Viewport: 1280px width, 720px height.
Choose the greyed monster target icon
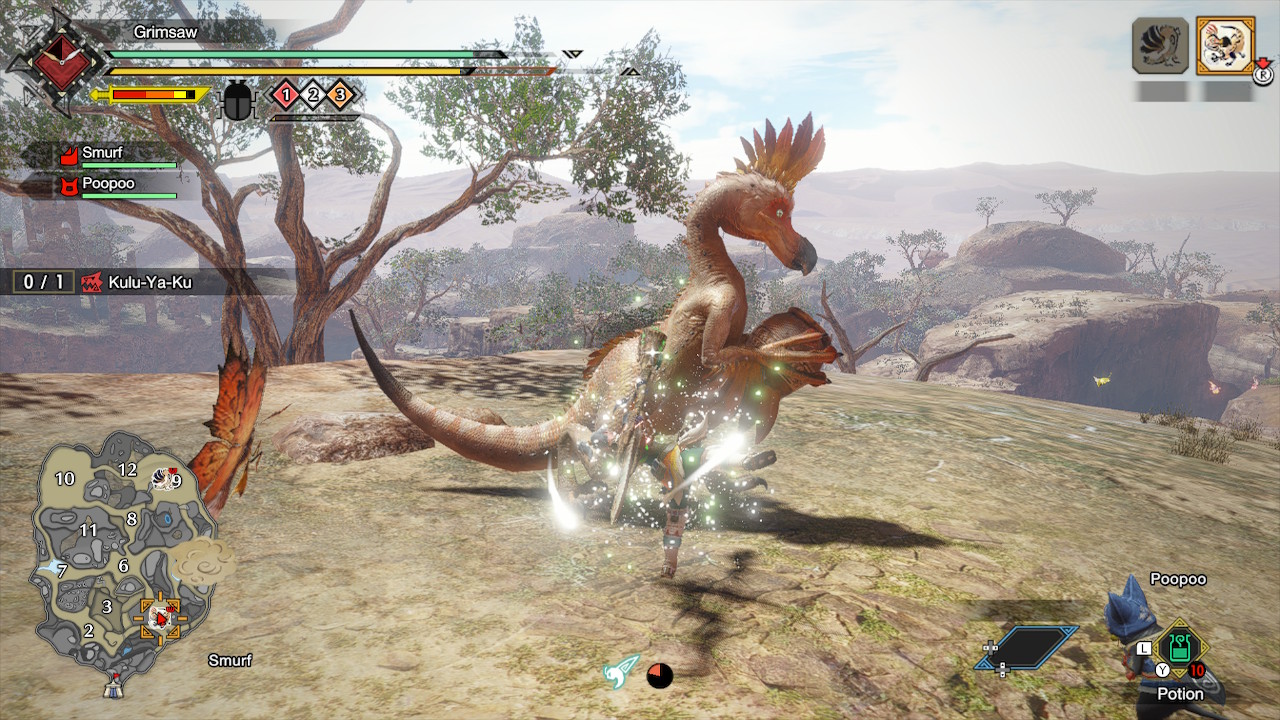pos(1160,45)
